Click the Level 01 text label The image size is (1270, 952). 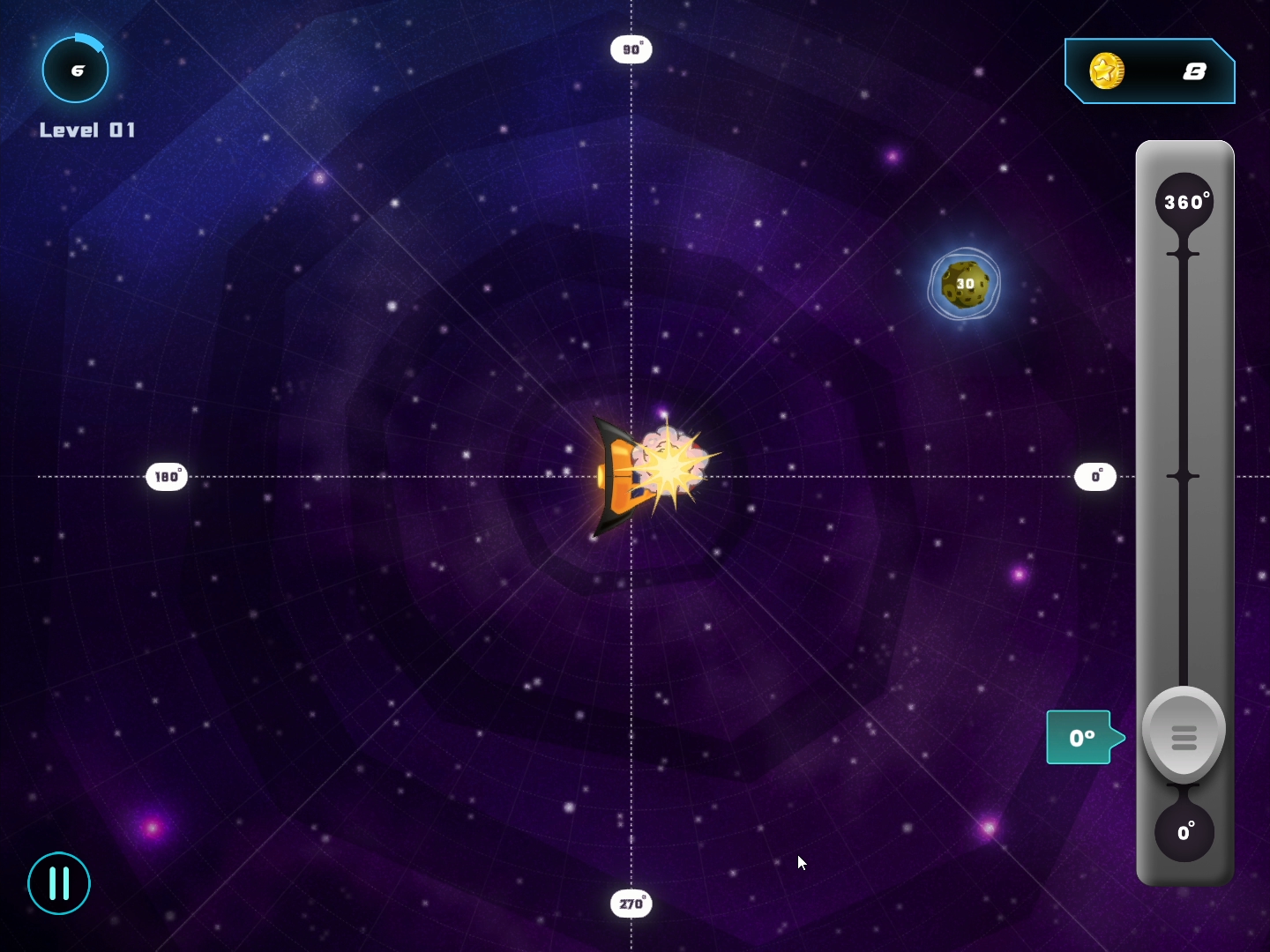pos(86,129)
